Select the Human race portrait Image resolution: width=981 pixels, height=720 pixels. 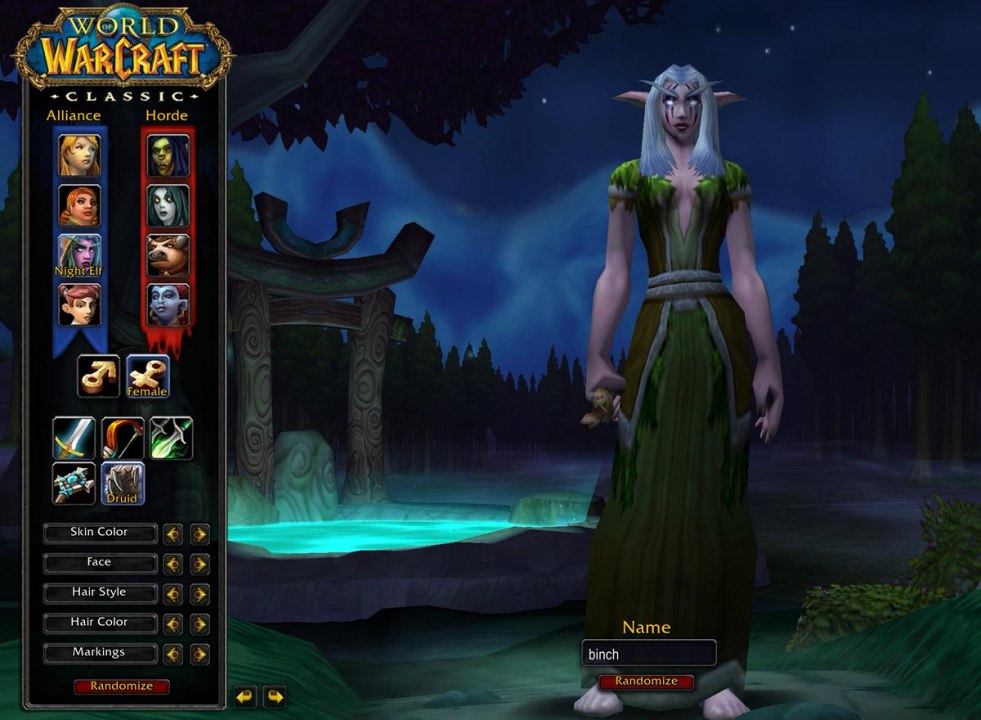click(79, 155)
